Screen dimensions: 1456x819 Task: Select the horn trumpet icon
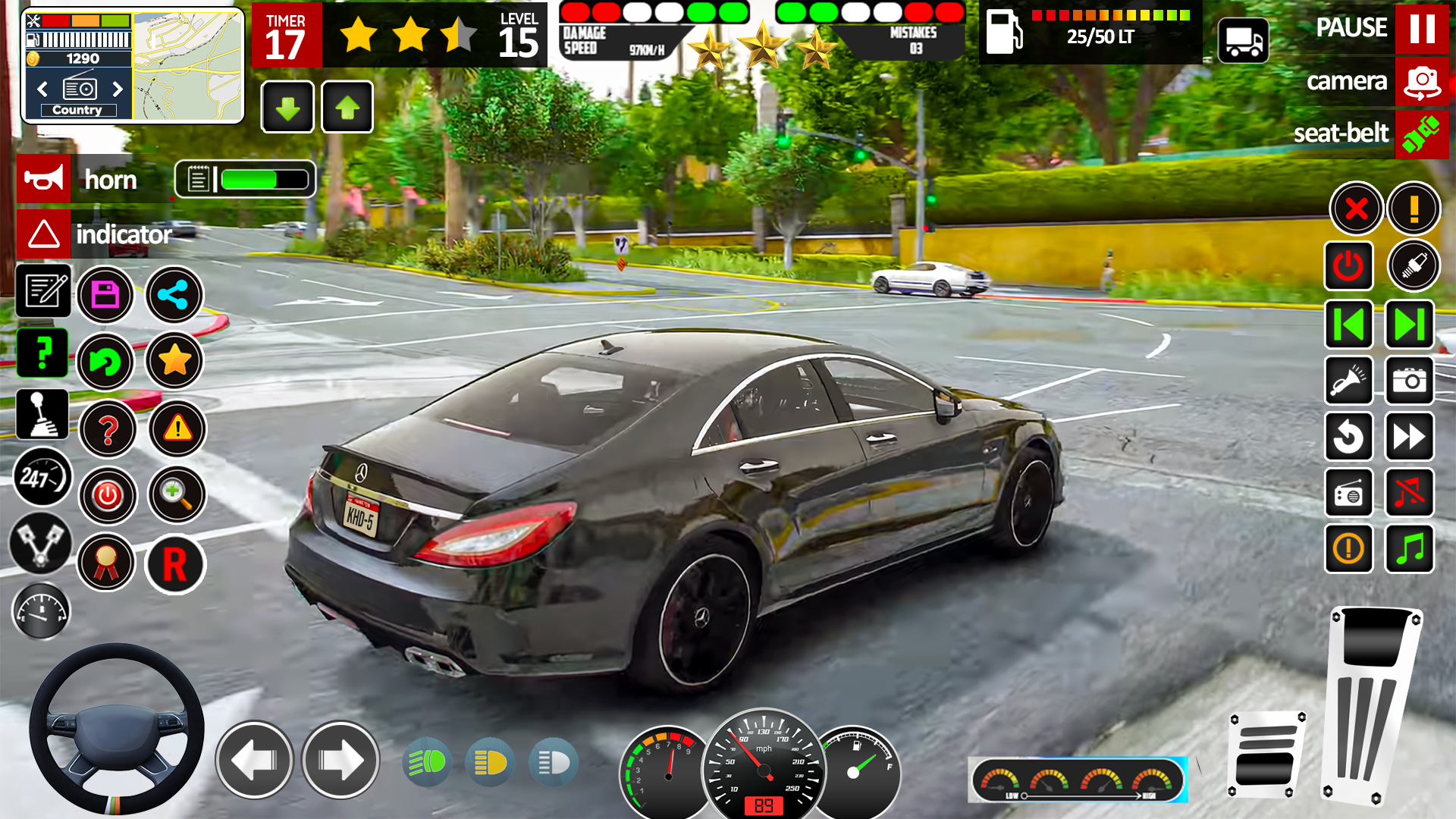tap(43, 179)
